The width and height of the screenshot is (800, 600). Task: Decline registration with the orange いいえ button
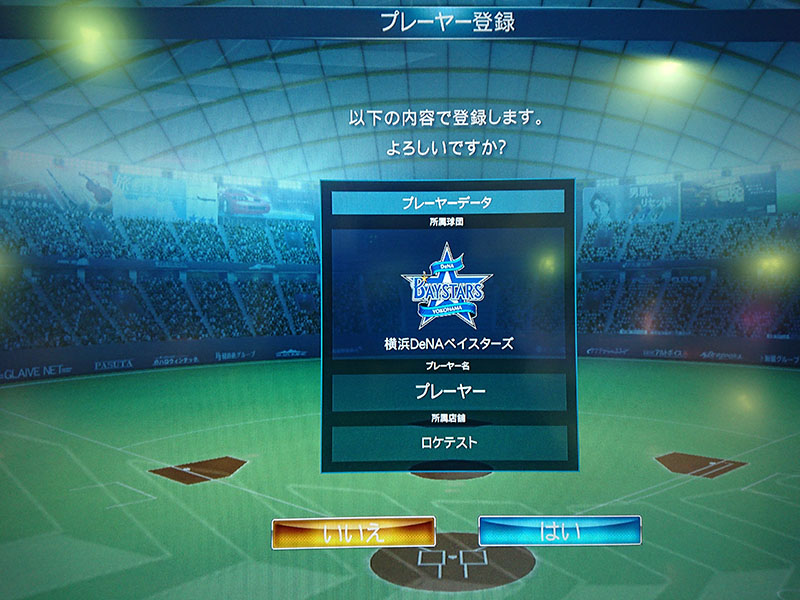353,532
